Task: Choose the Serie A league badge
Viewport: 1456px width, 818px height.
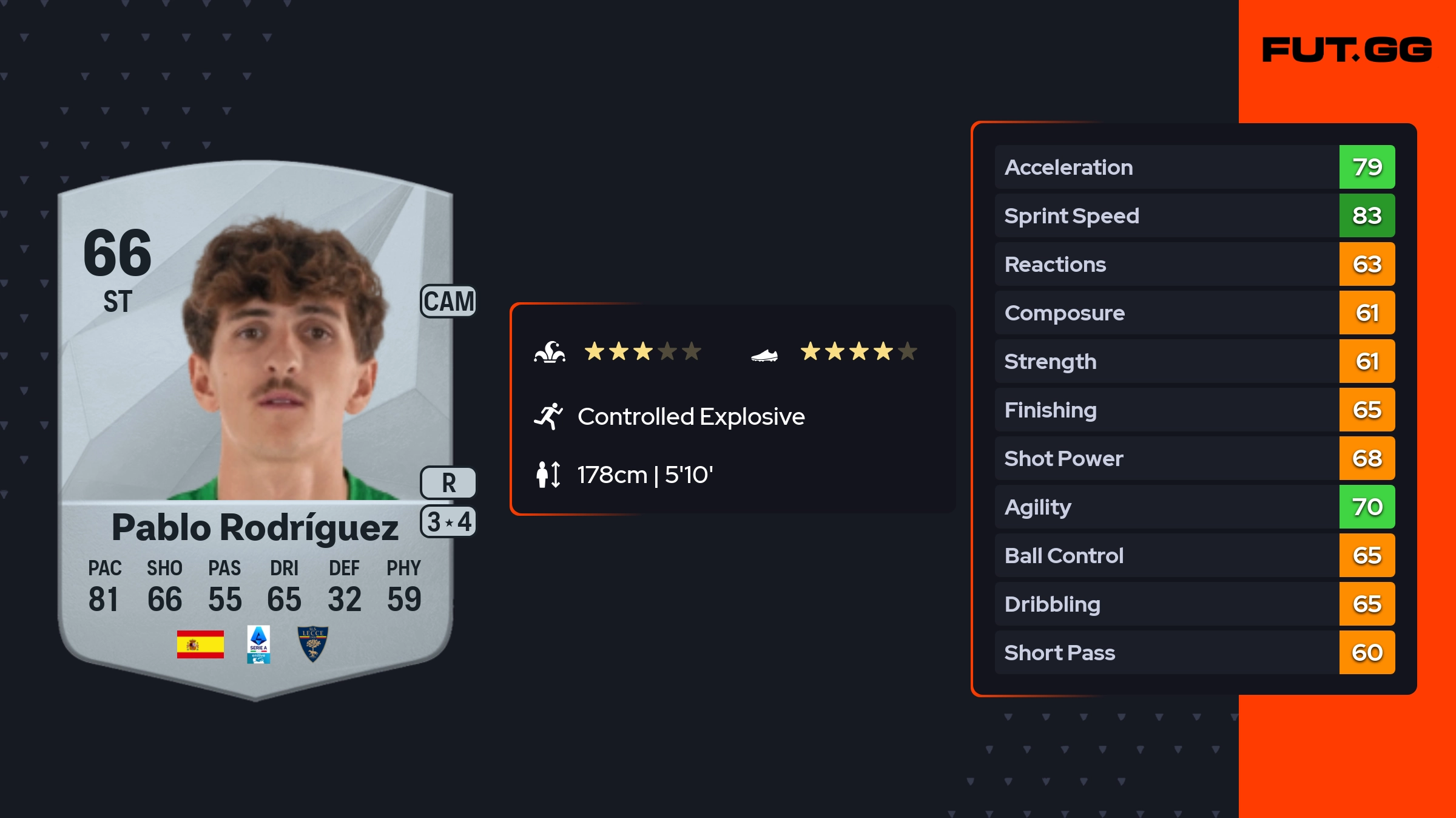Action: [258, 644]
